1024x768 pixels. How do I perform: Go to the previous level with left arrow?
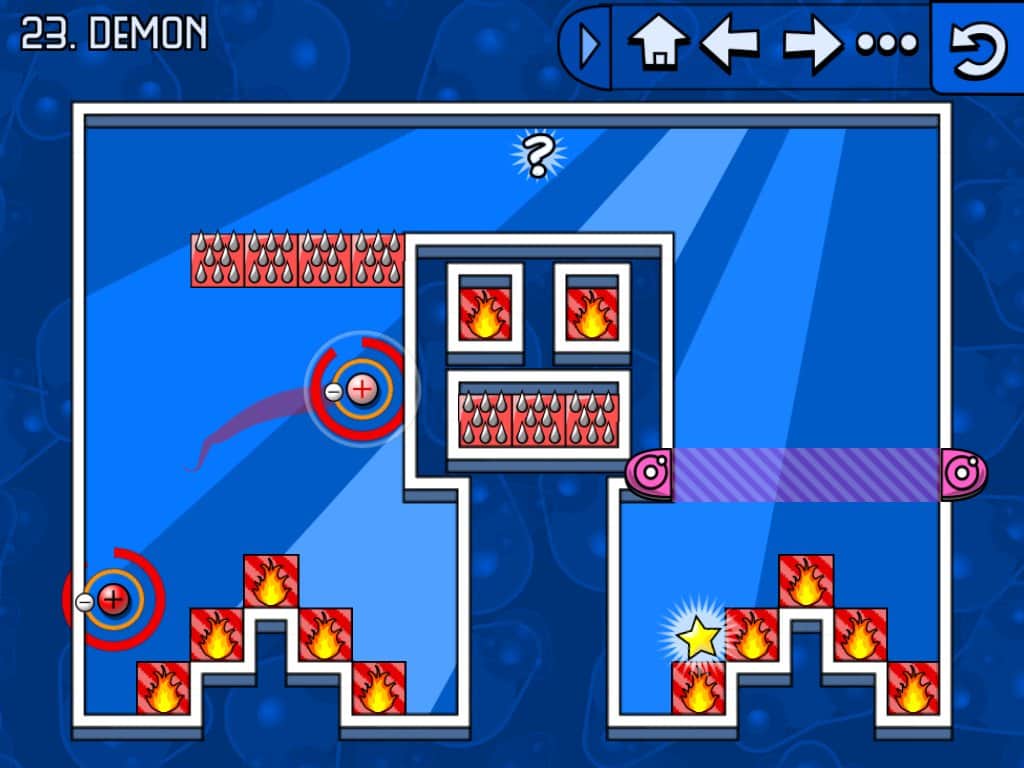click(728, 44)
